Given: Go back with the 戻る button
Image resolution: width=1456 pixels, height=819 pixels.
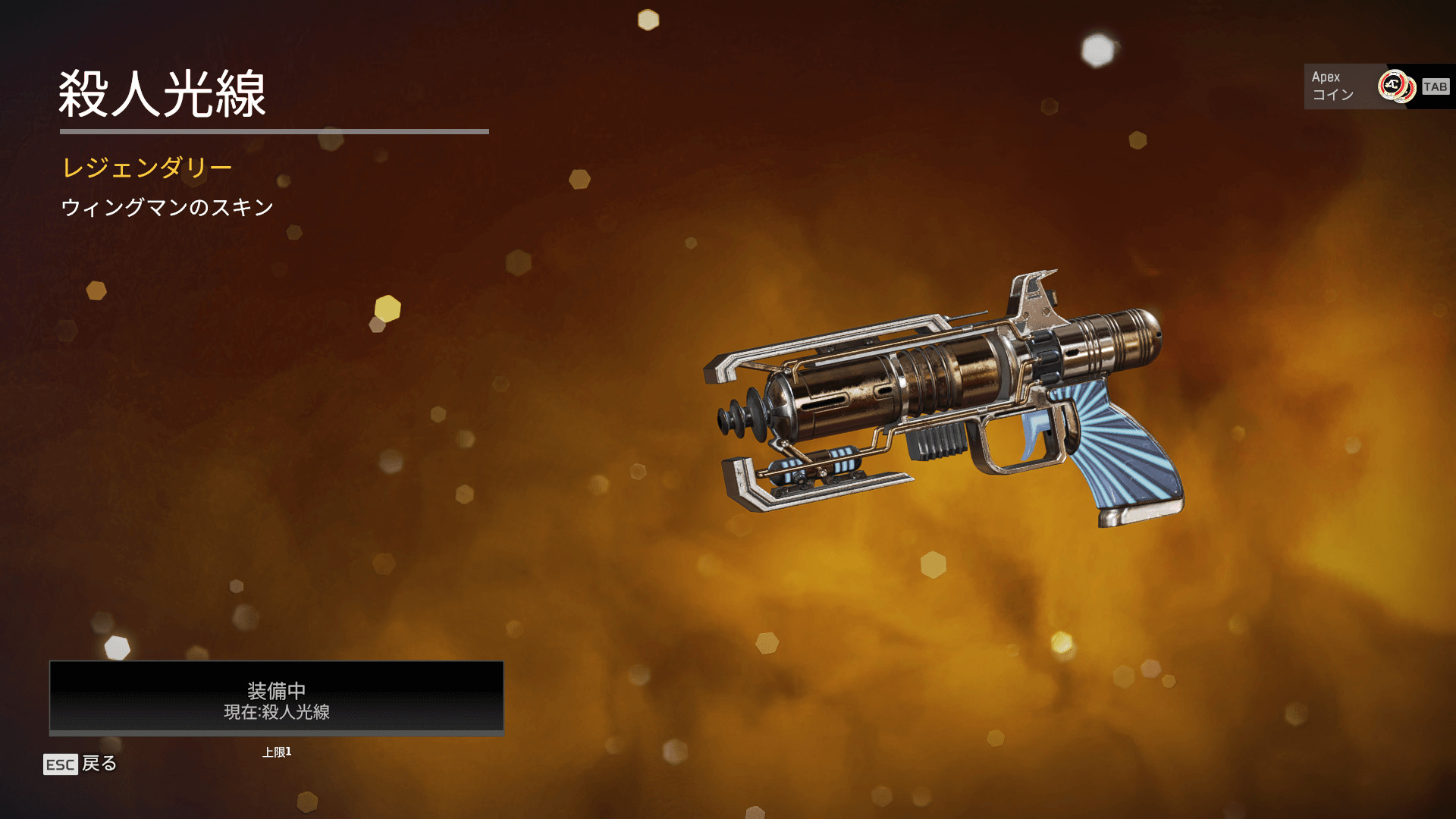Looking at the screenshot, I should tap(80, 764).
